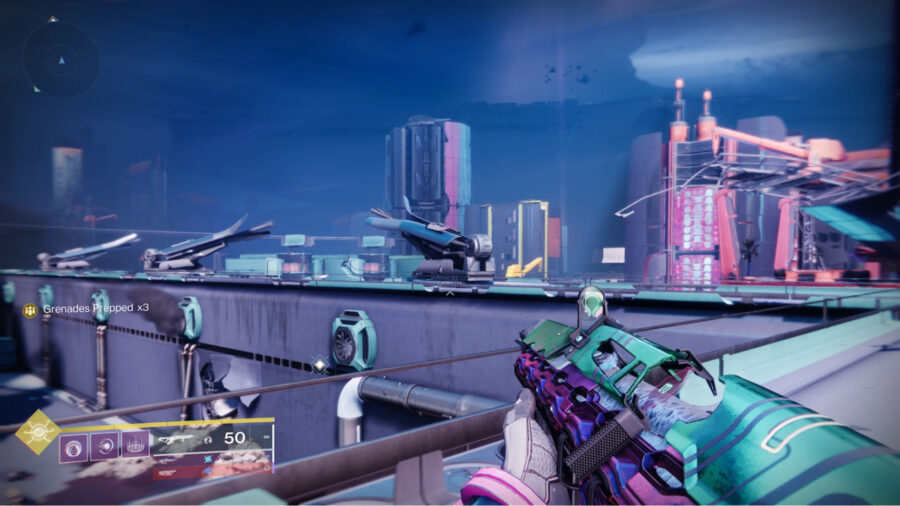
Task: Activate the class ability rift icon
Action: click(135, 444)
